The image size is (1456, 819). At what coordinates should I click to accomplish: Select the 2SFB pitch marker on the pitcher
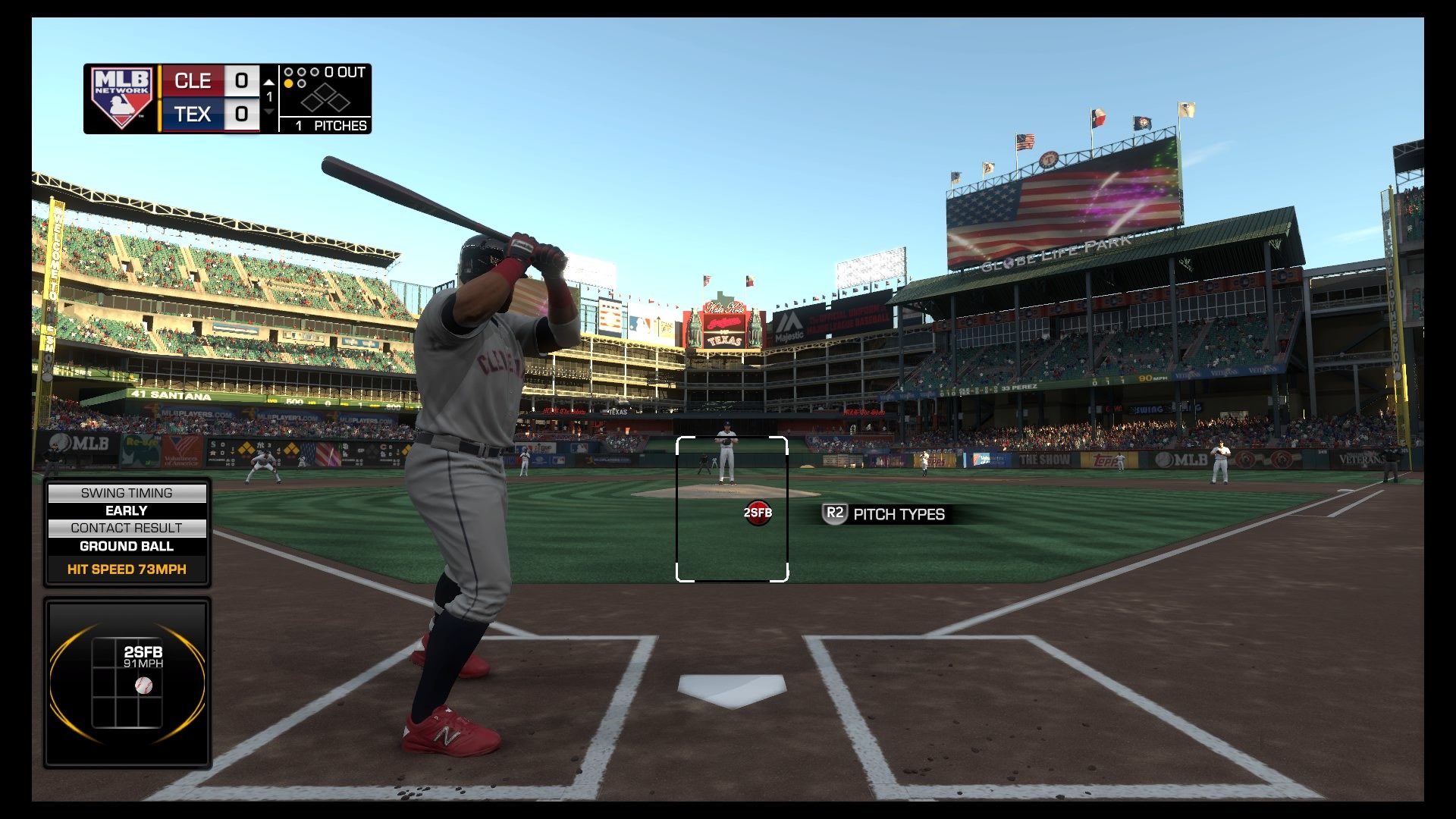pos(759,513)
